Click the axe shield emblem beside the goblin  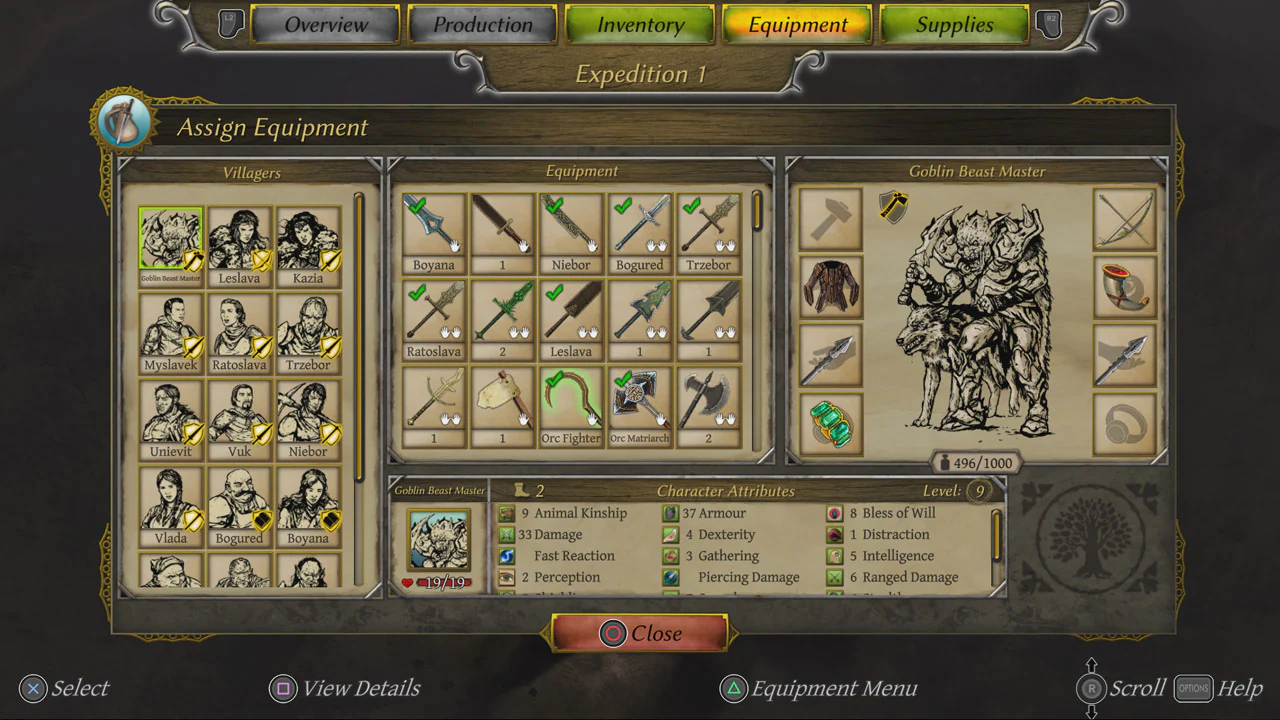892,208
